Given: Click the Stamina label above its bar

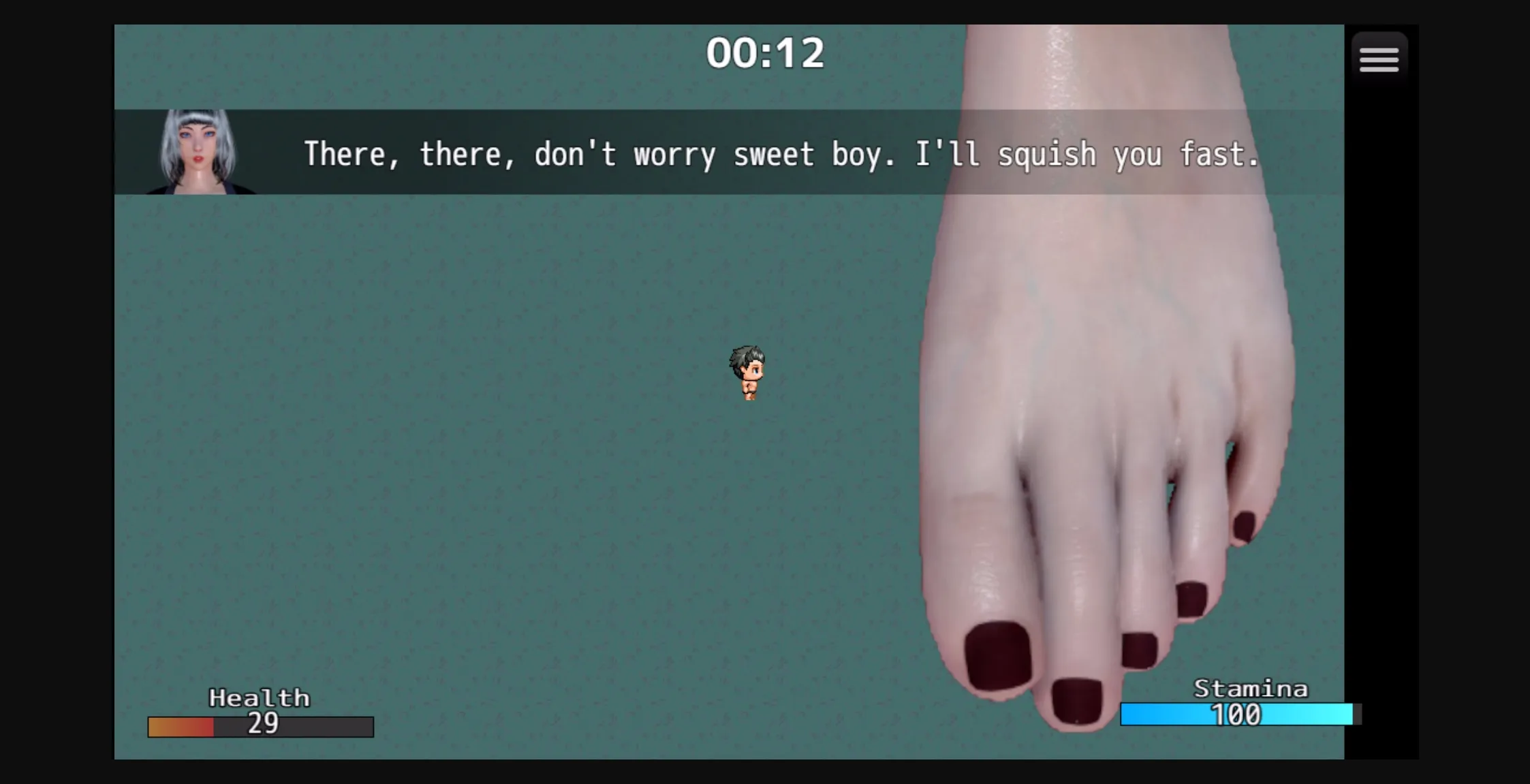Looking at the screenshot, I should click(1251, 688).
